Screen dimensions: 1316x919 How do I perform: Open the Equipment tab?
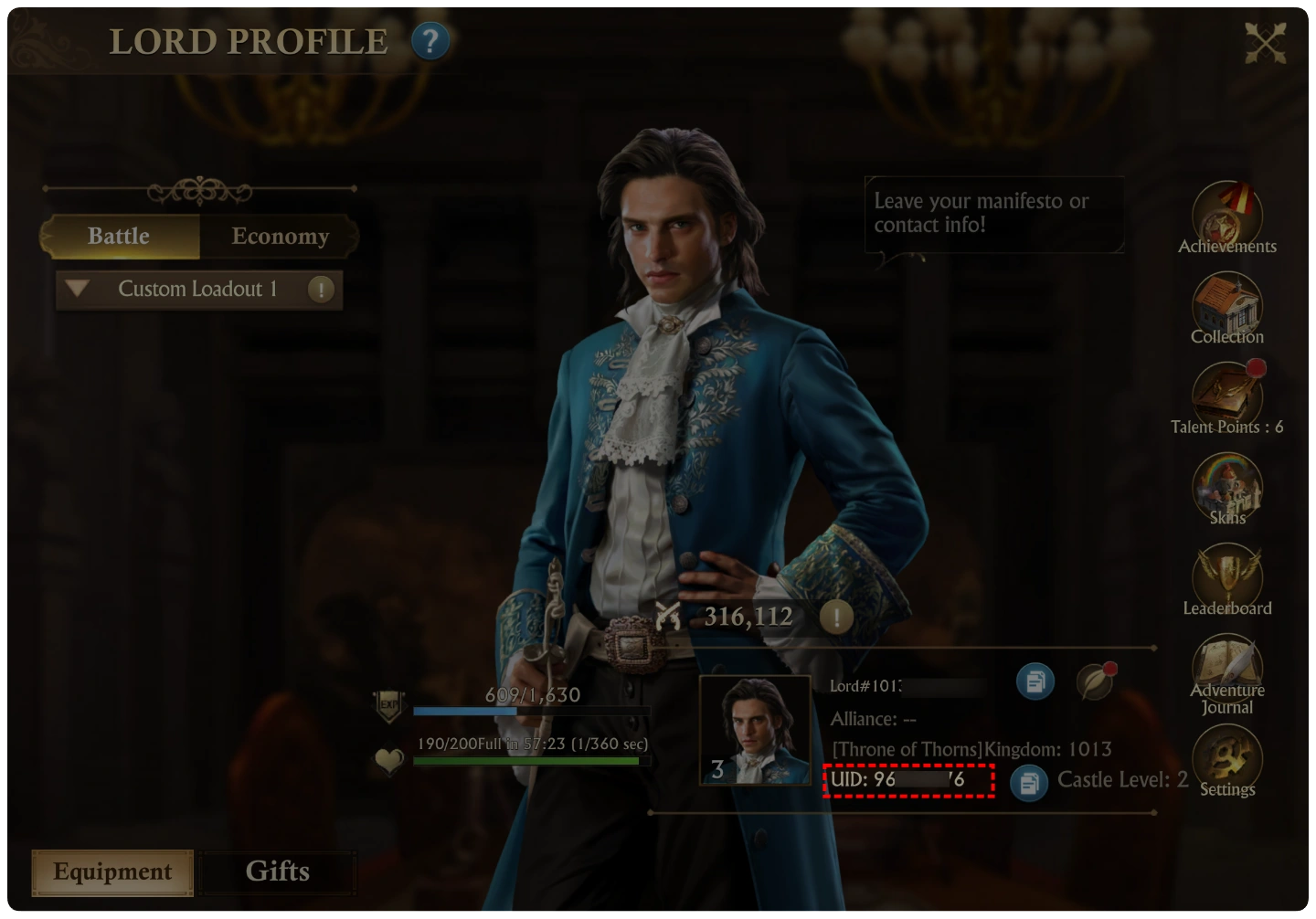(112, 872)
